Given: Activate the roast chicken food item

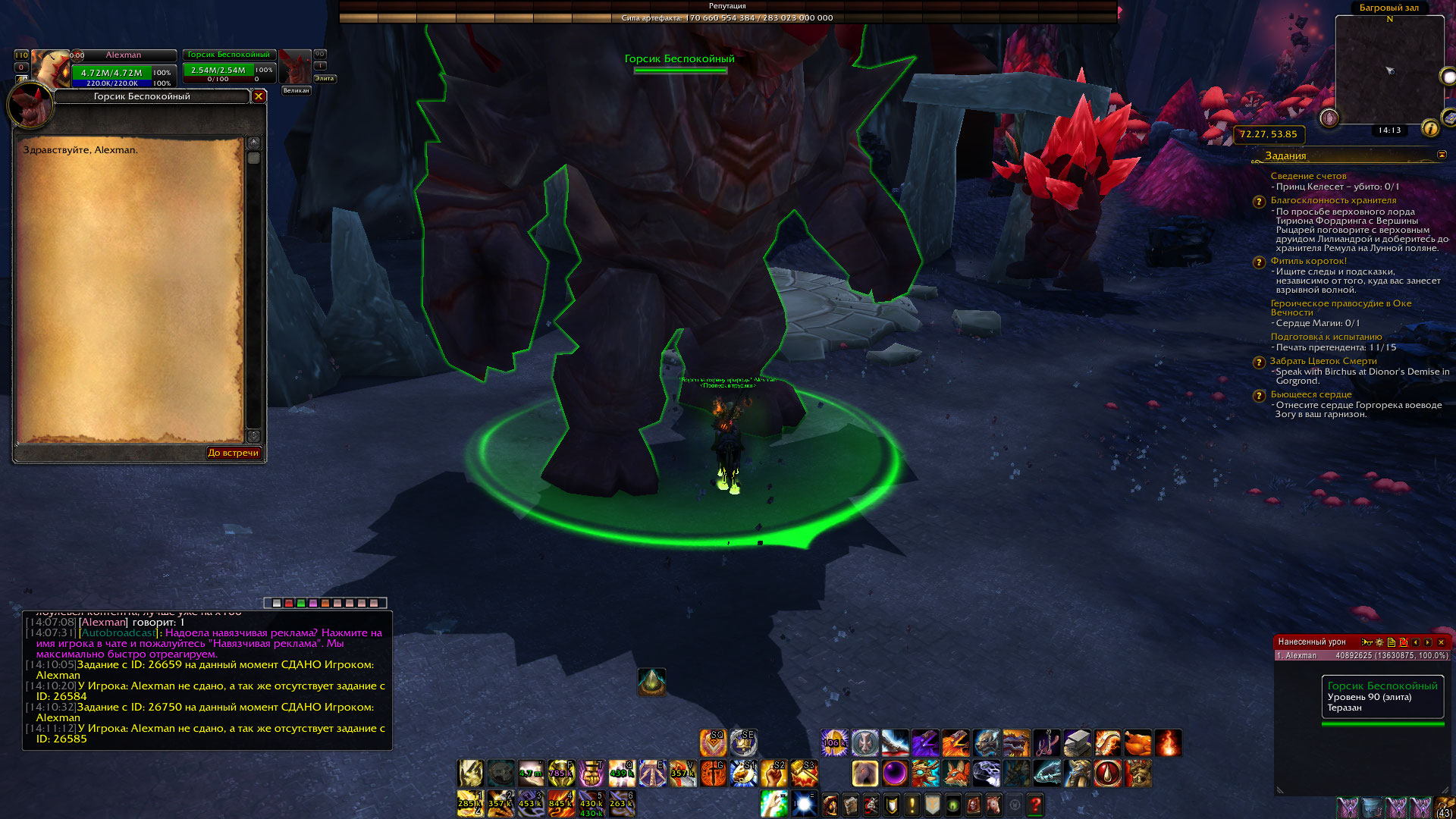Looking at the screenshot, I should (x=1137, y=743).
